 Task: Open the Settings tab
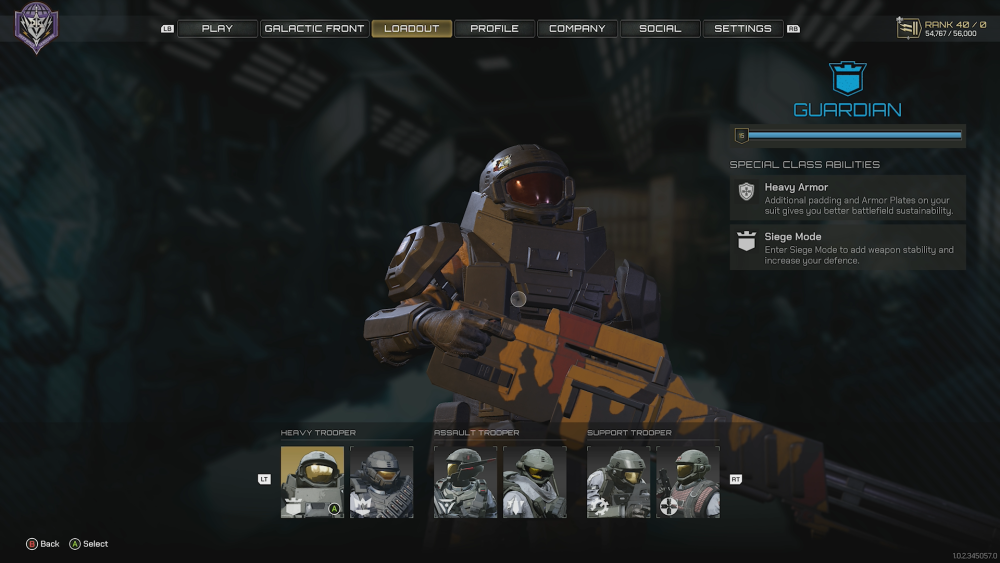743,29
